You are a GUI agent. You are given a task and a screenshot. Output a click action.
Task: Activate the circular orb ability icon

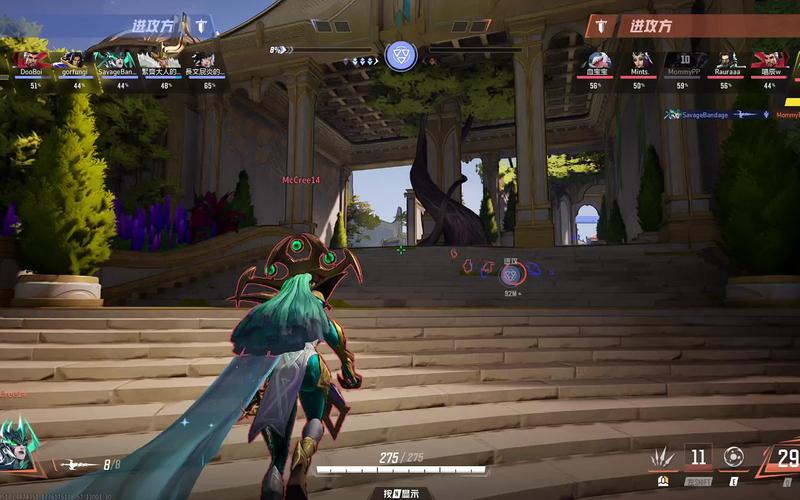pos(733,457)
